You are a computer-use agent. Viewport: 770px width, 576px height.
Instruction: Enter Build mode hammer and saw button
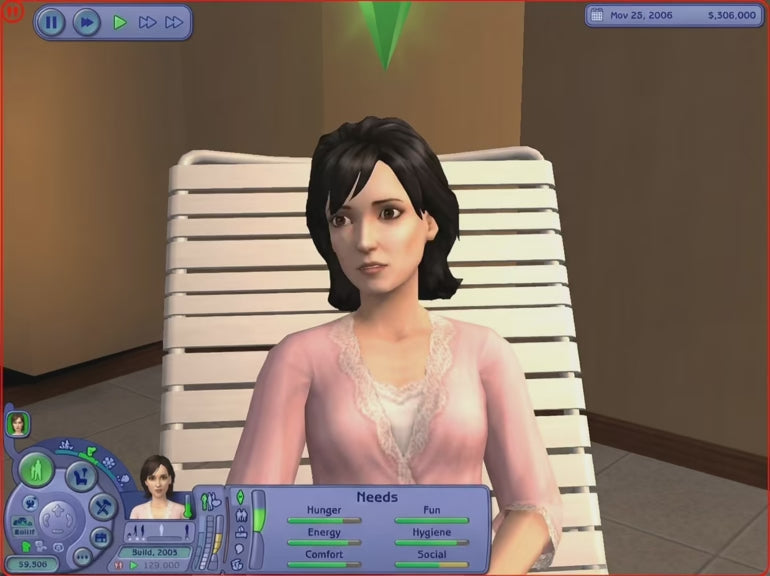tap(103, 506)
